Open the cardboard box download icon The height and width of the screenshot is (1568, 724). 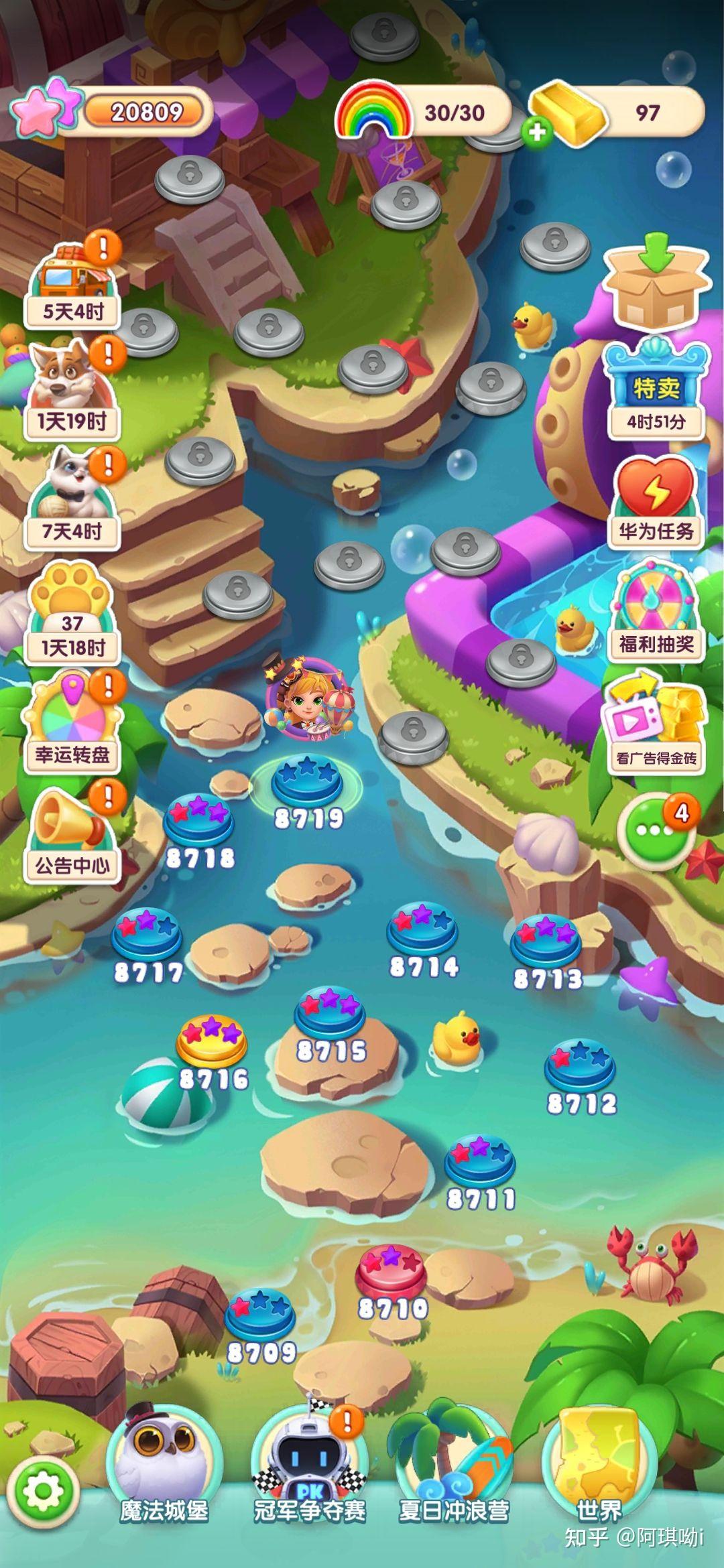tap(657, 281)
